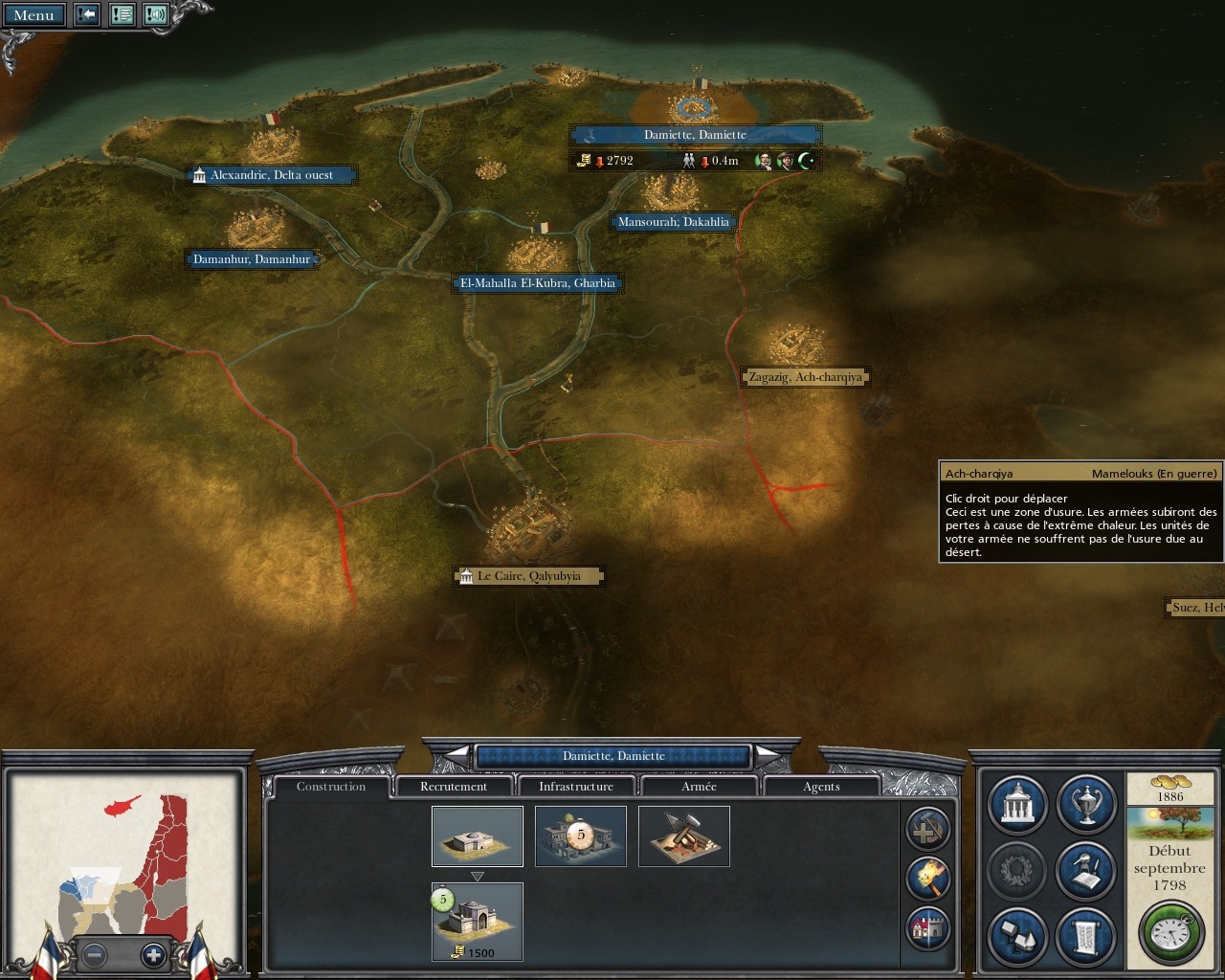Zoom out on the minimap

(94, 954)
